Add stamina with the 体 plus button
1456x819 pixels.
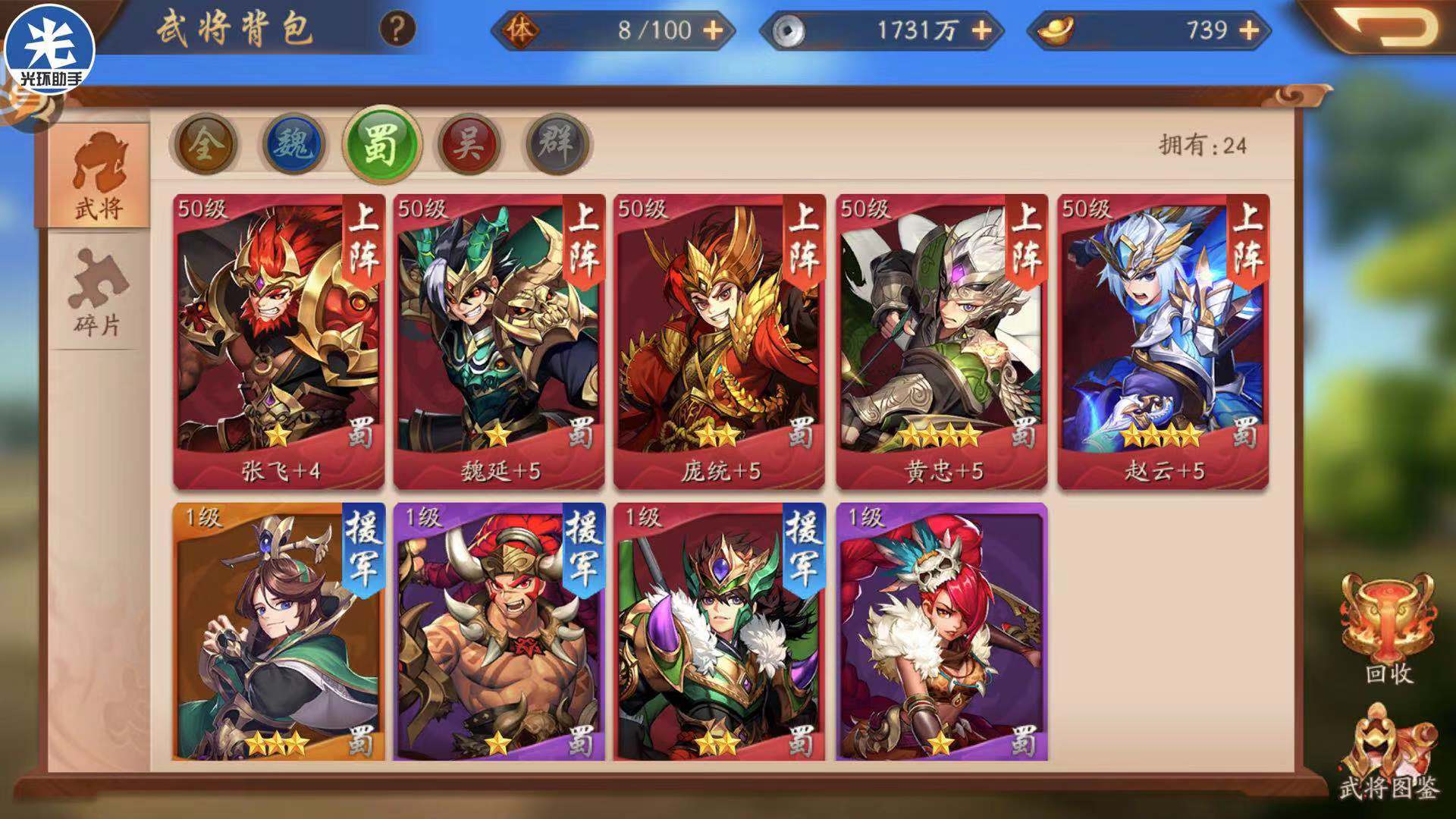click(713, 30)
